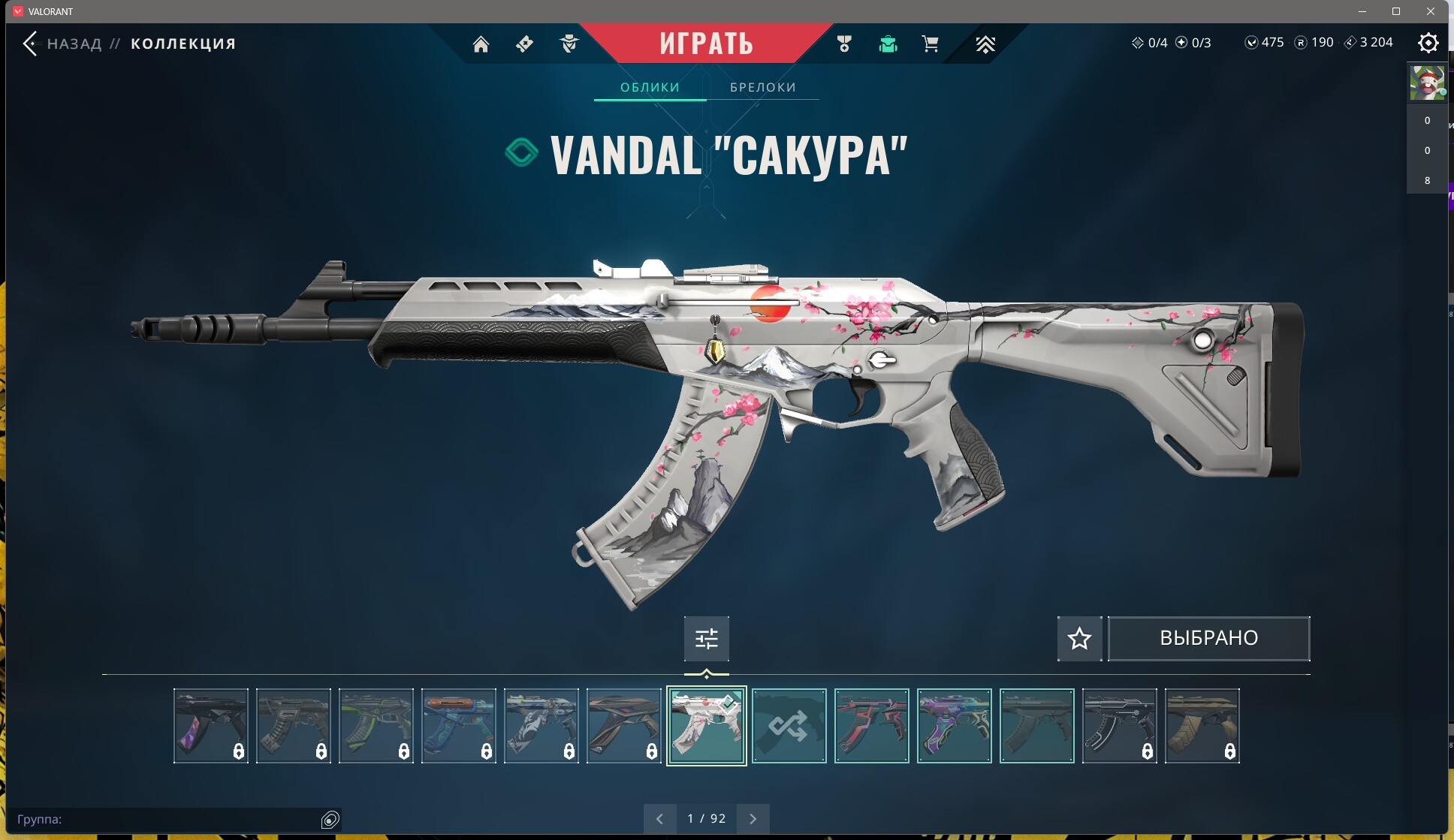Open the store shopping cart

pyautogui.click(x=930, y=44)
